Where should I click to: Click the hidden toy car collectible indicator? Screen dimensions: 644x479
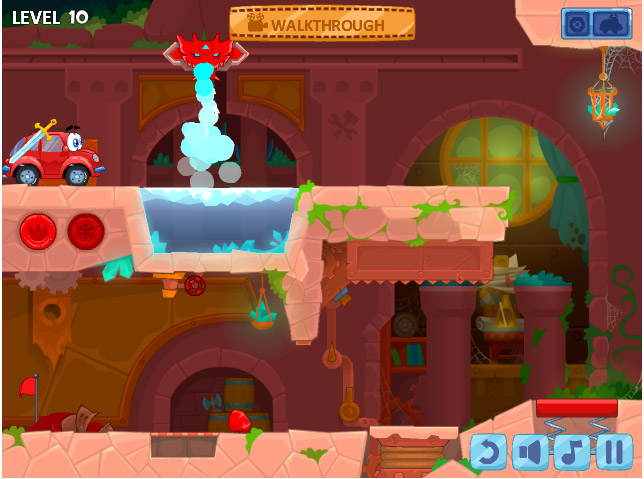click(x=611, y=23)
